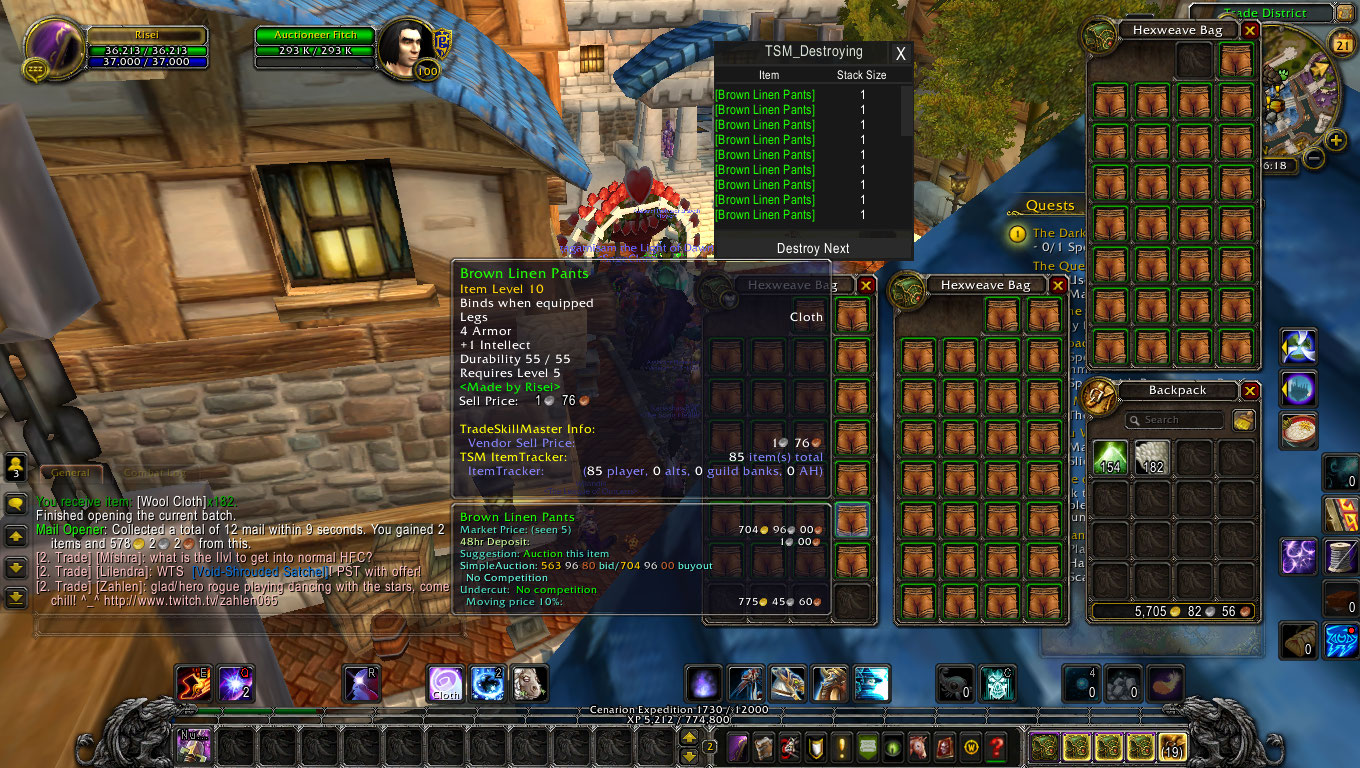Close the Backpack window

coord(1250,390)
